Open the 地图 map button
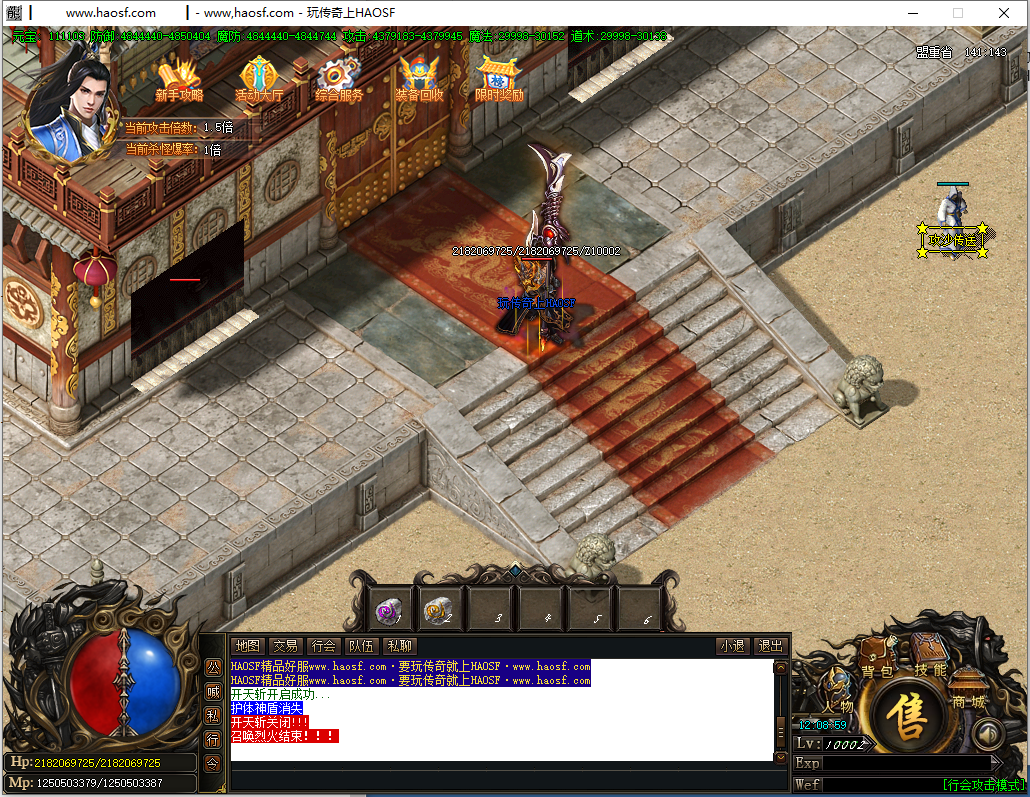1030x797 pixels. (247, 646)
